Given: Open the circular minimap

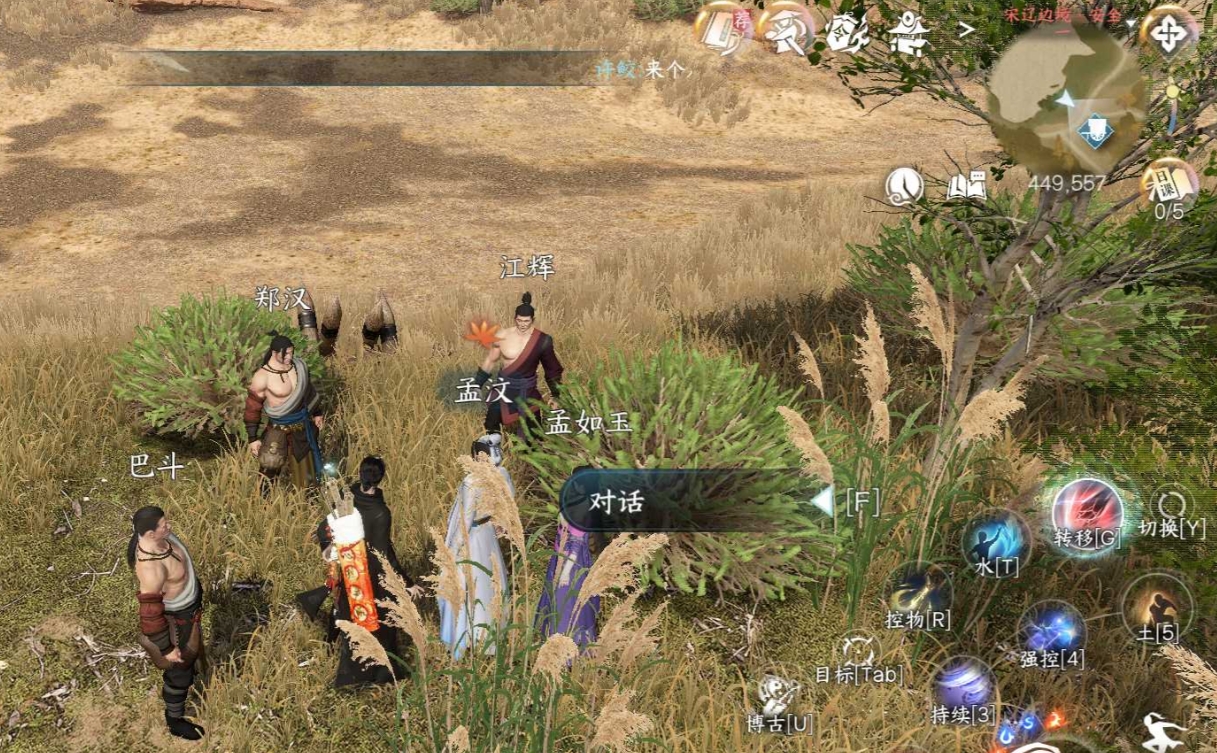Looking at the screenshot, I should click(1065, 98).
